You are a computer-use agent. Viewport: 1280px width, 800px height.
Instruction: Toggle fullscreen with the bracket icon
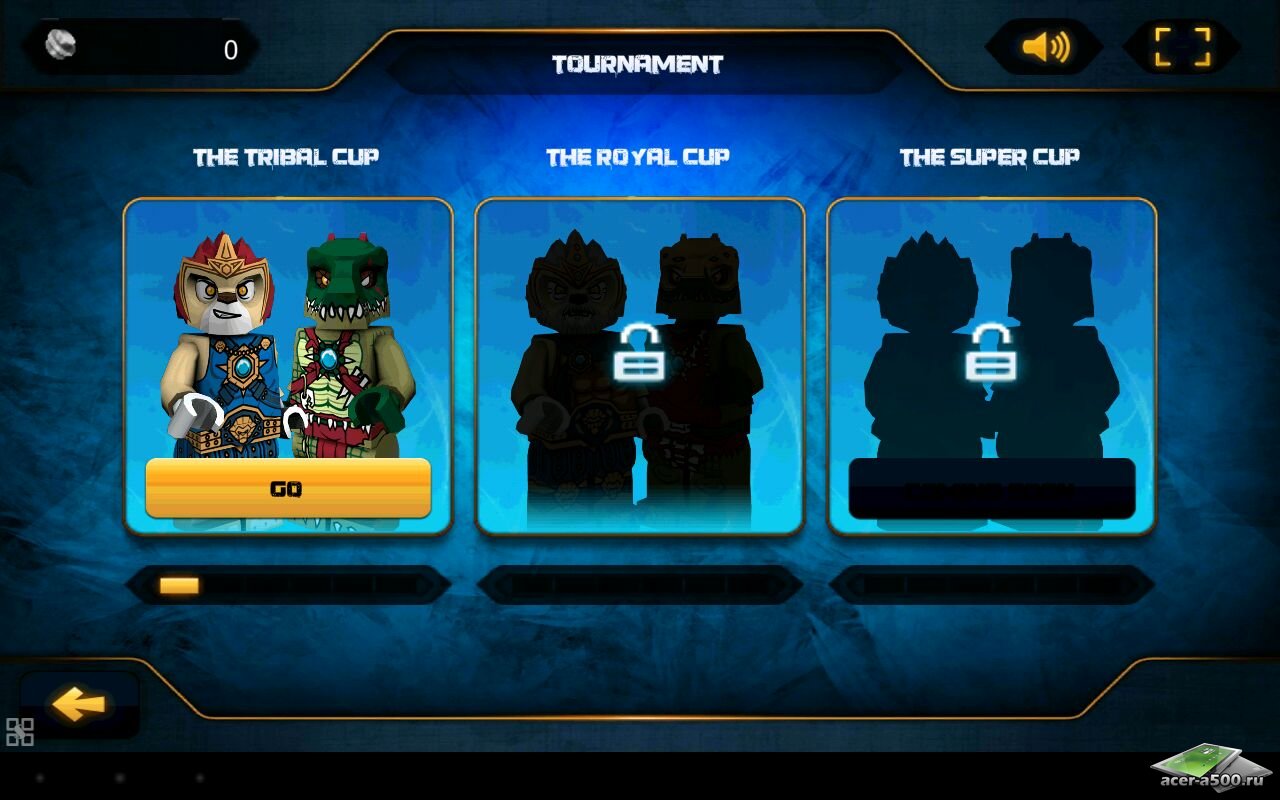pos(1182,47)
